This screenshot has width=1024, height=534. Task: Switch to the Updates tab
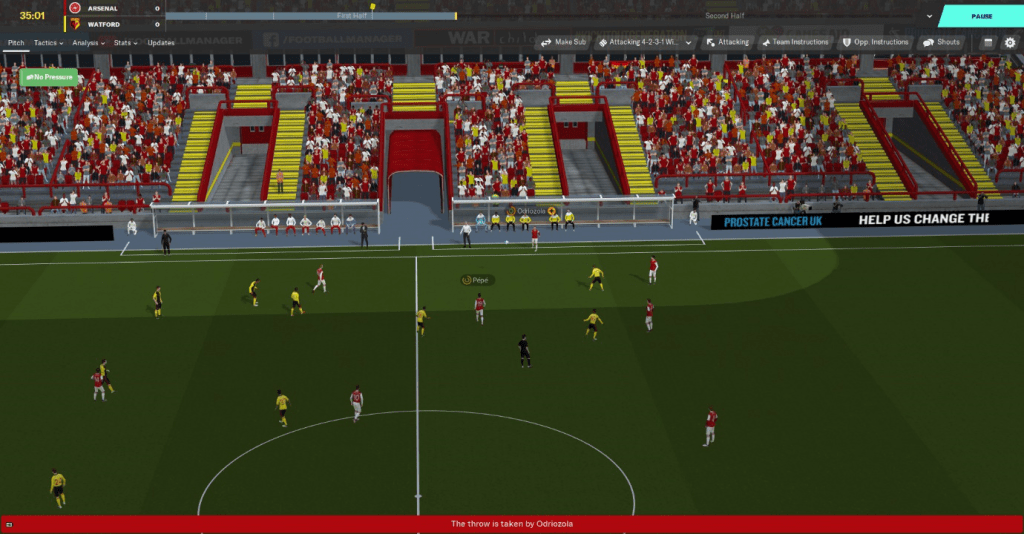pos(161,43)
